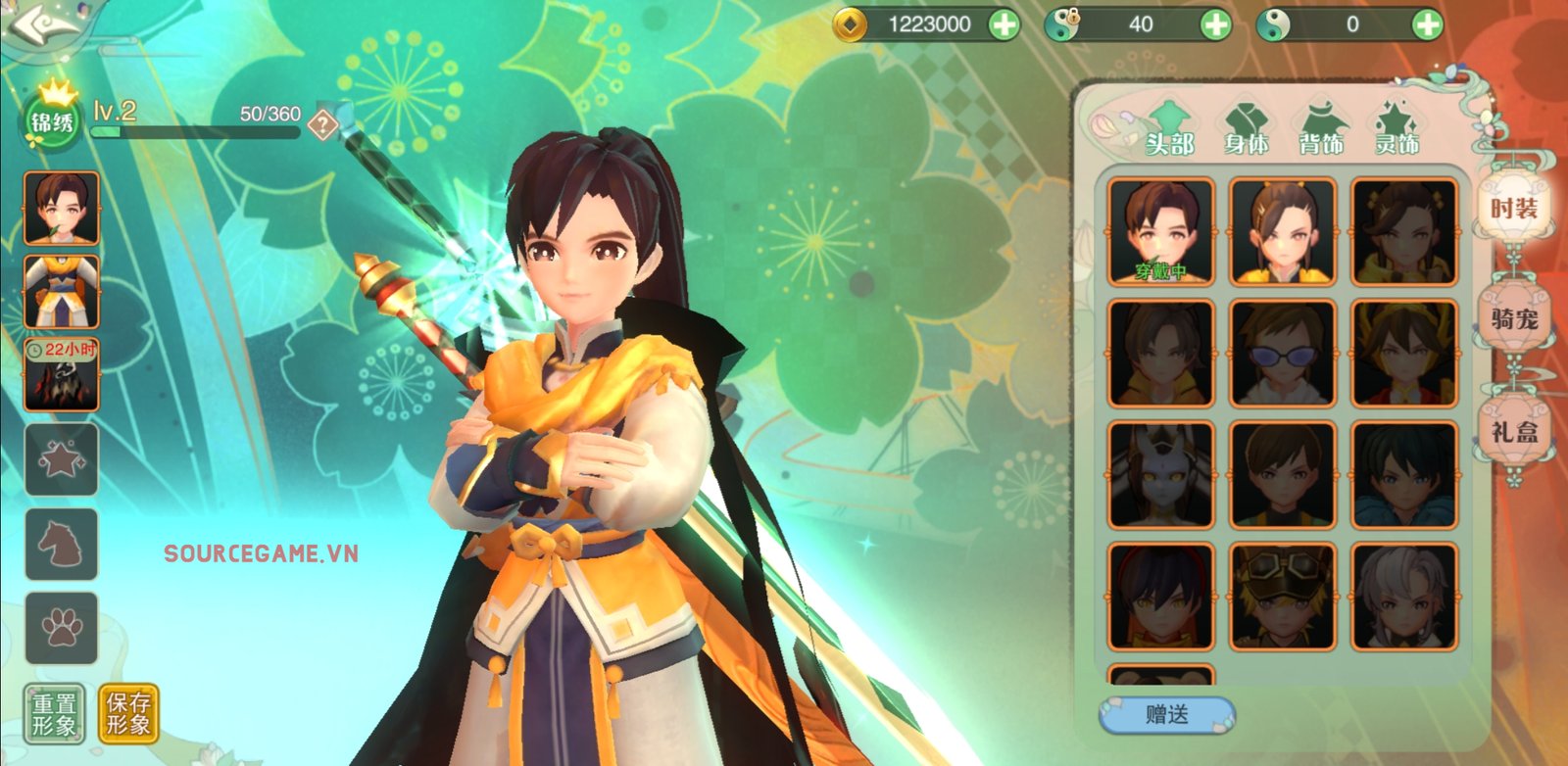Open the horse mount slot

[61, 544]
